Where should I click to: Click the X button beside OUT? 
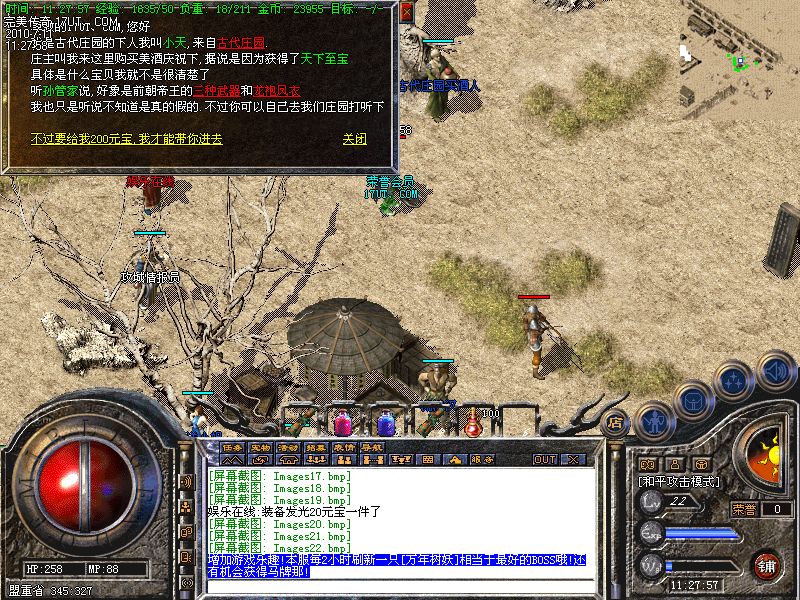[574, 460]
